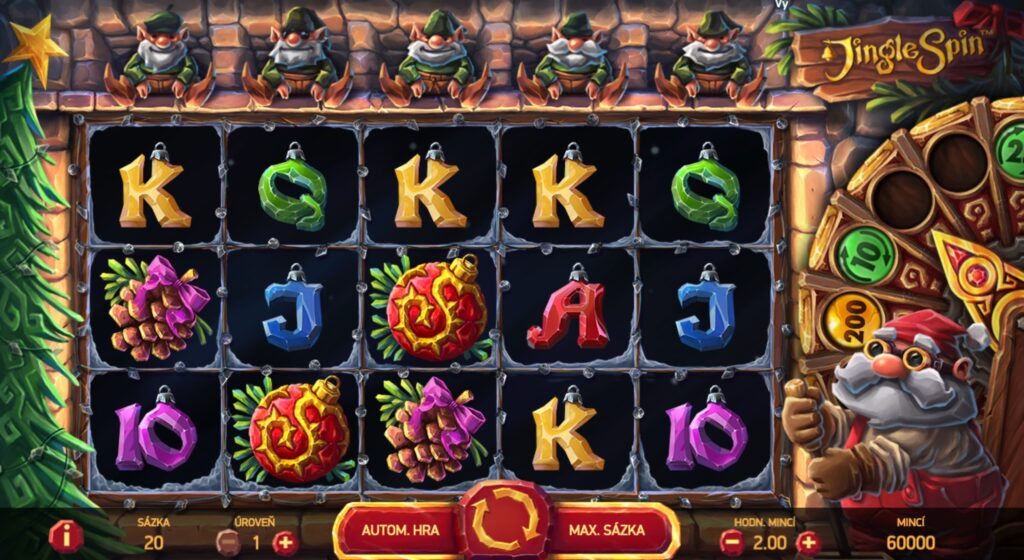This screenshot has width=1024, height=560.
Task: Lower the coin value (HODN. MINCÍ)
Action: [730, 542]
